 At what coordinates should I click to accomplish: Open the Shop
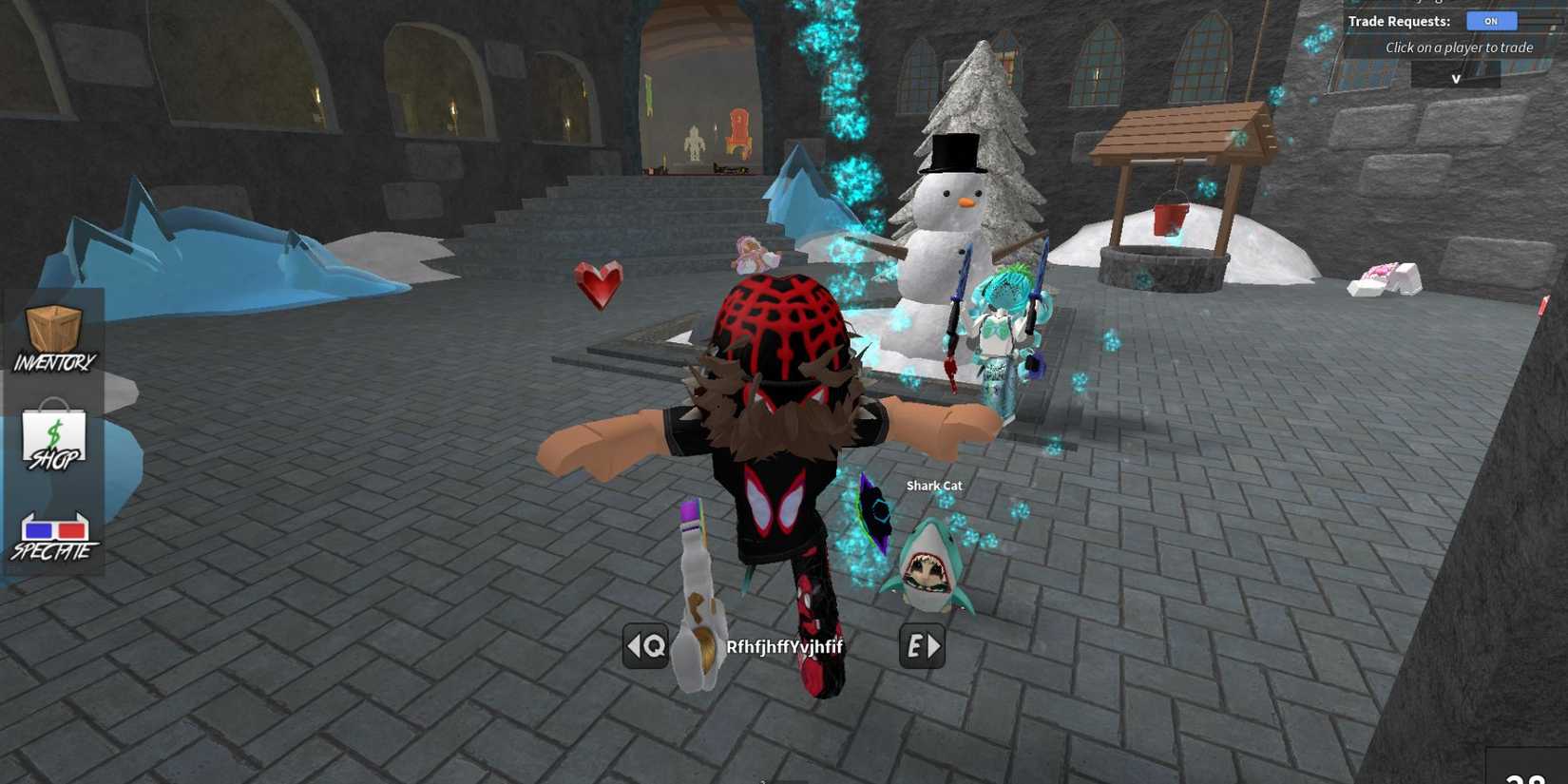(x=52, y=437)
